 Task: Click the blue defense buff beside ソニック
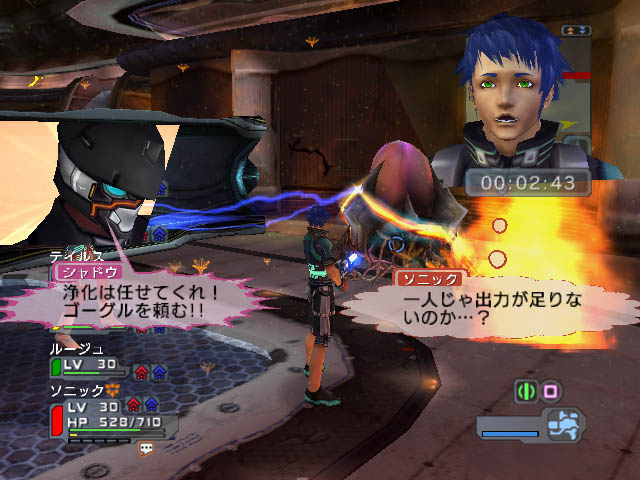(x=149, y=404)
